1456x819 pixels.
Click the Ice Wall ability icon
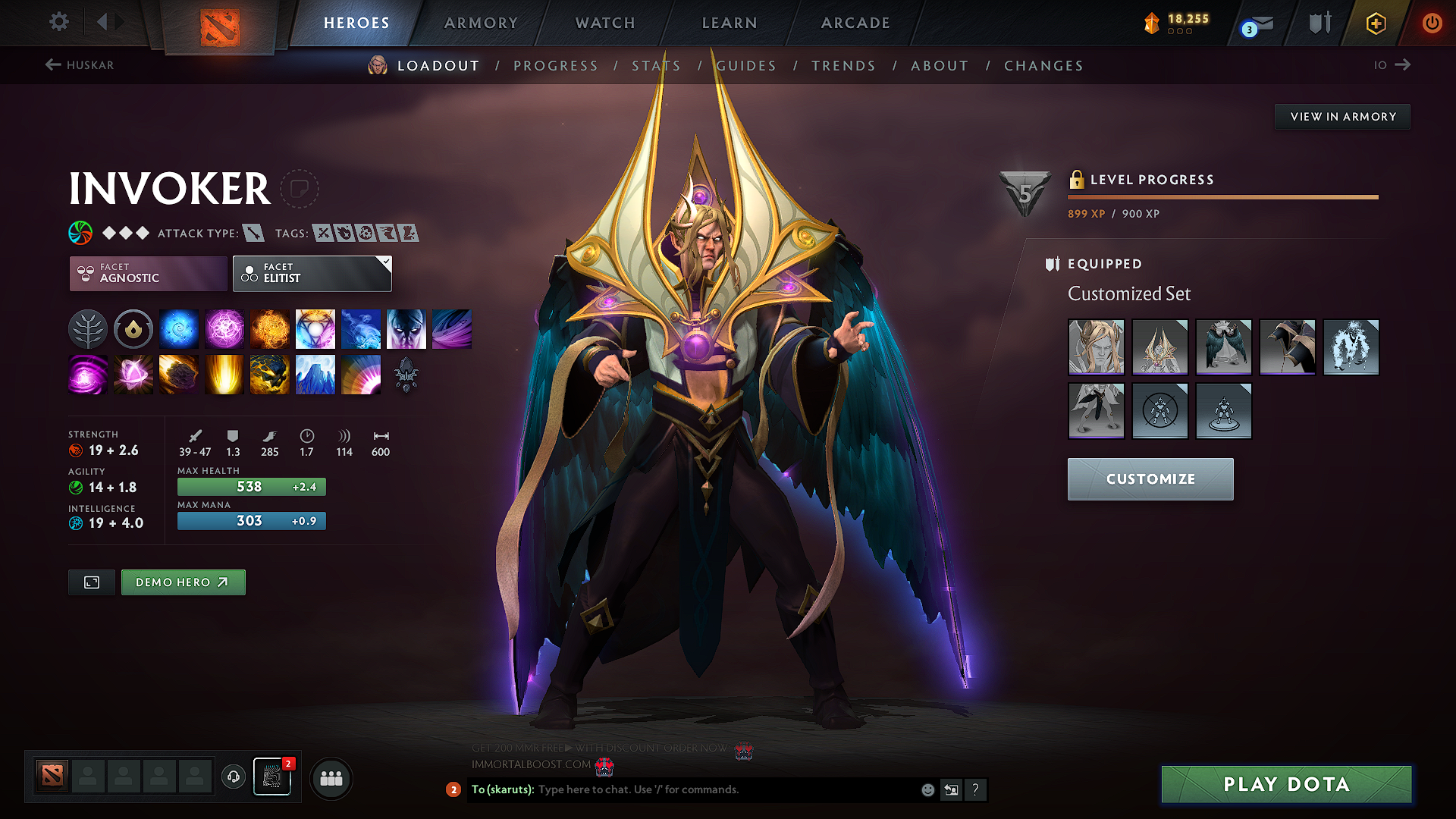[x=315, y=375]
